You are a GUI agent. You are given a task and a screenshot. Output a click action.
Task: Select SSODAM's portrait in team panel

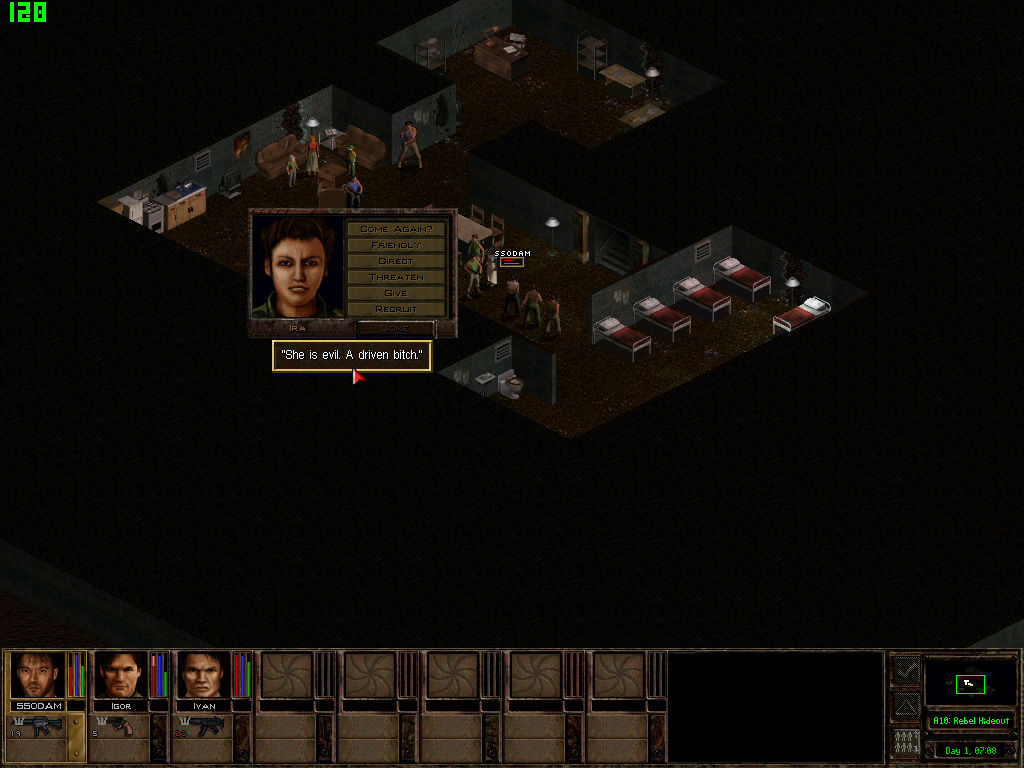coord(38,675)
